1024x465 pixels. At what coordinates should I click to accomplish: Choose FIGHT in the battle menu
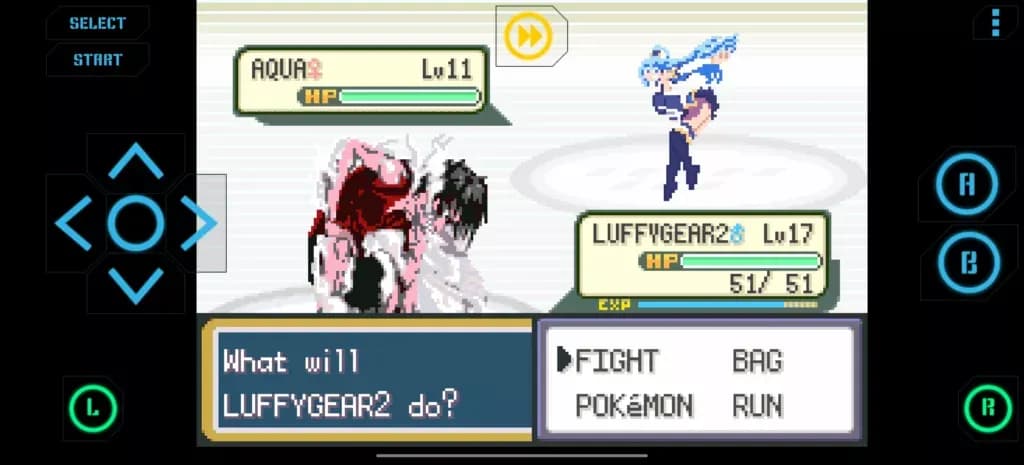point(617,361)
